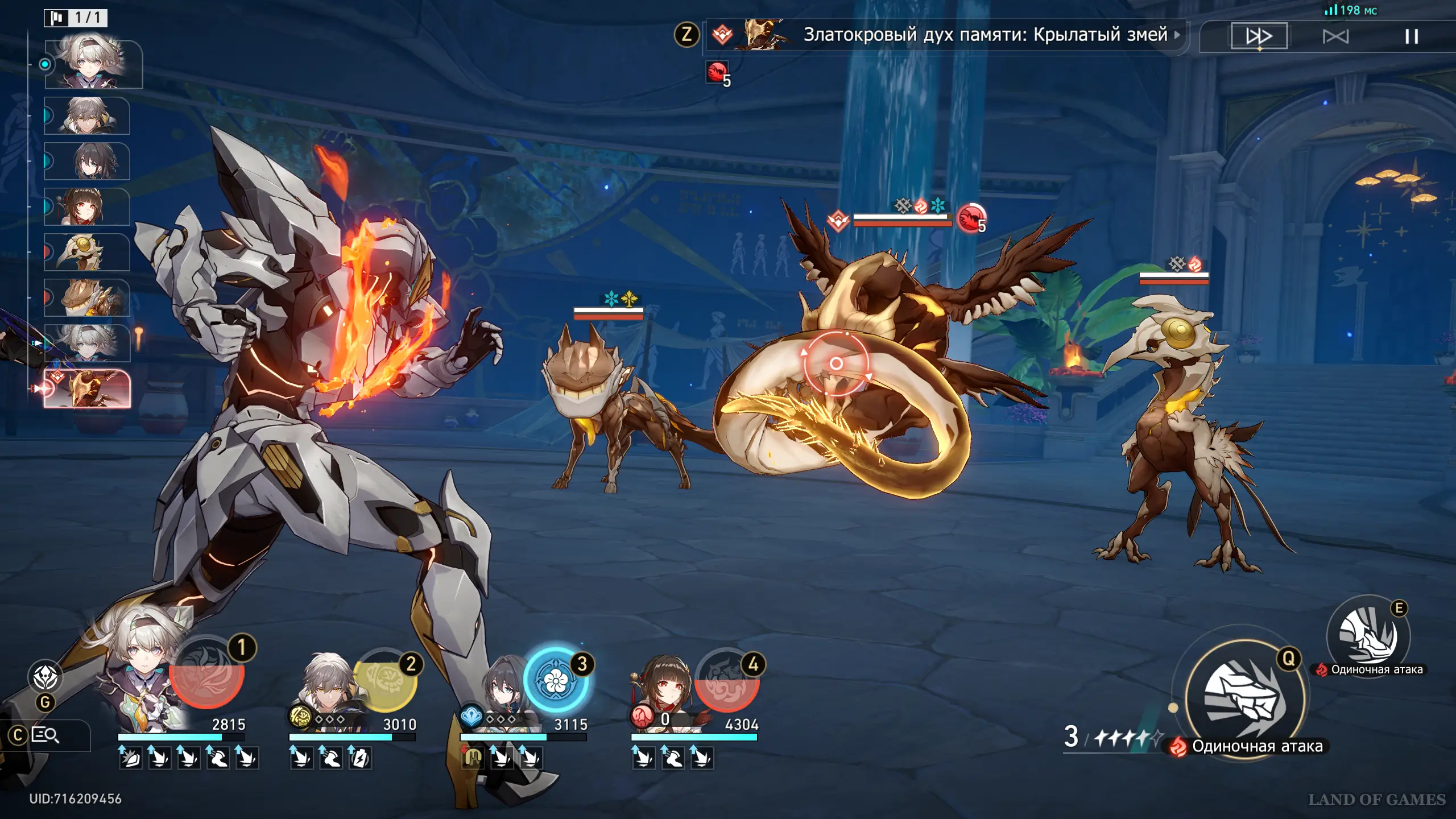Open the technique icon above the G key
1456x819 pixels.
click(45, 677)
